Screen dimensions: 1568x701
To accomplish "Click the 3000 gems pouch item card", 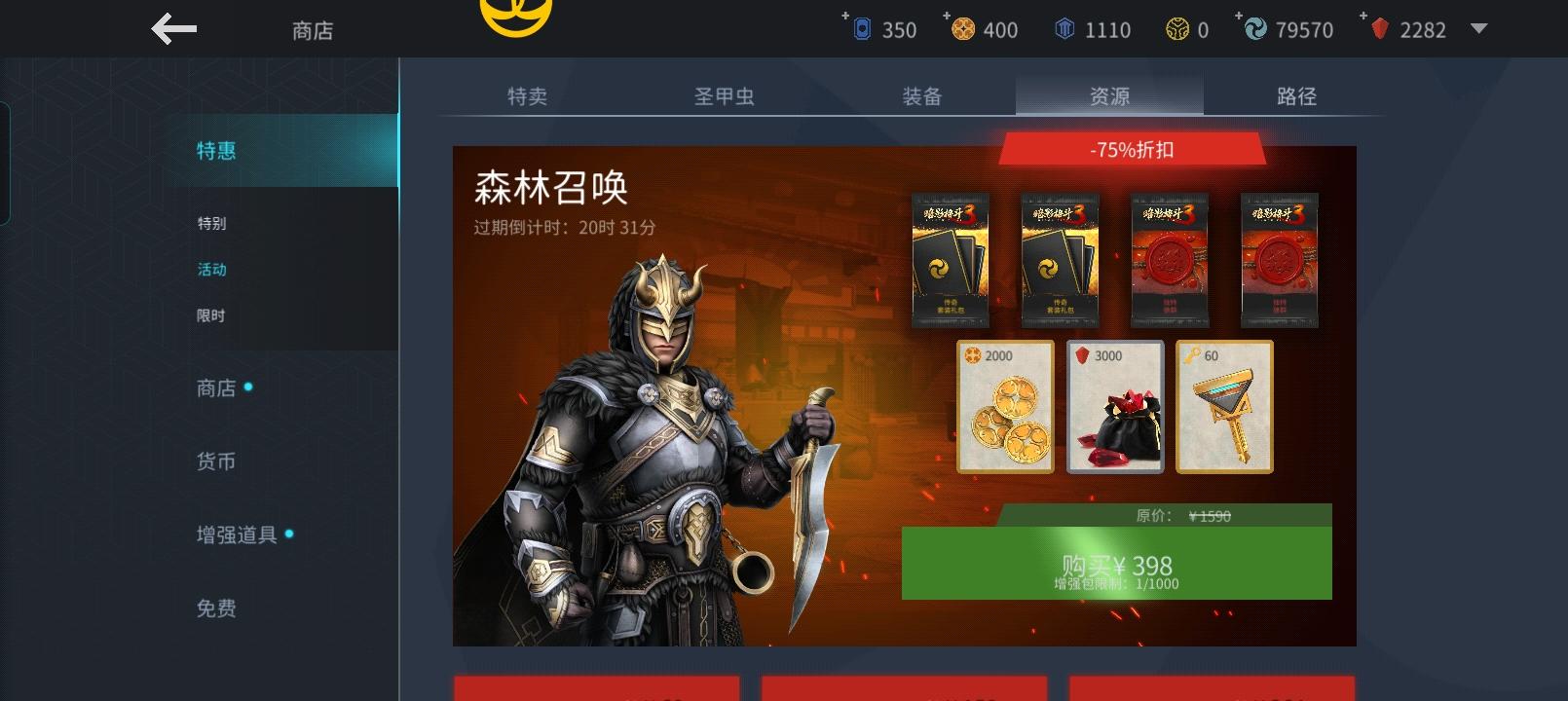I will [x=1114, y=407].
